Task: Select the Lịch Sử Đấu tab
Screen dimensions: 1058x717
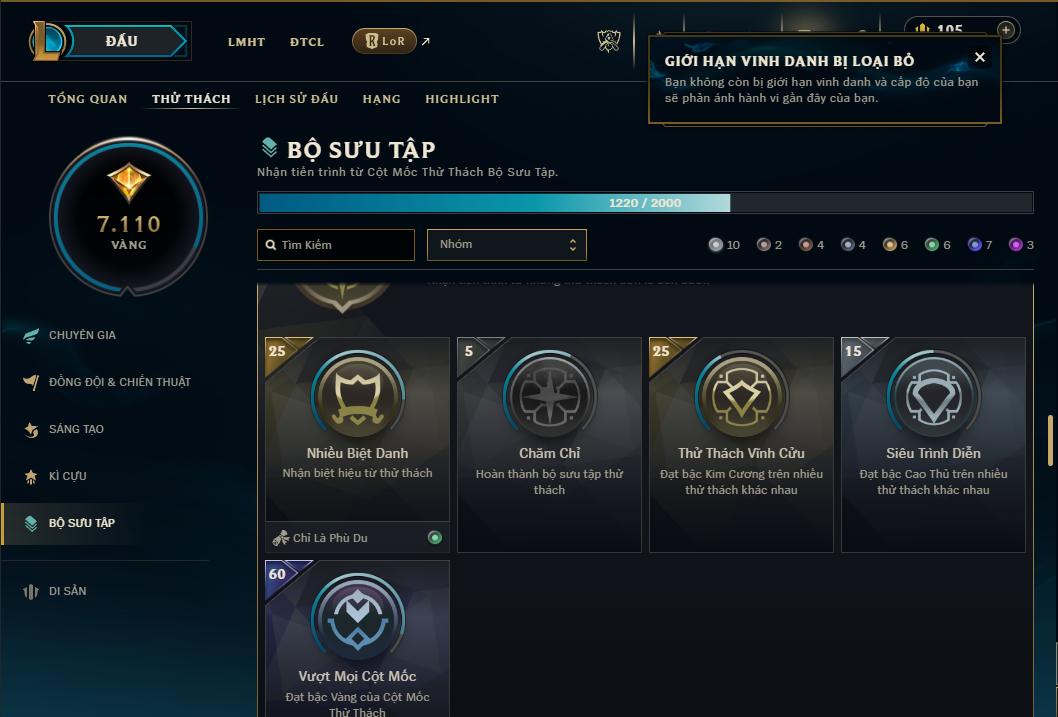Action: tap(296, 99)
